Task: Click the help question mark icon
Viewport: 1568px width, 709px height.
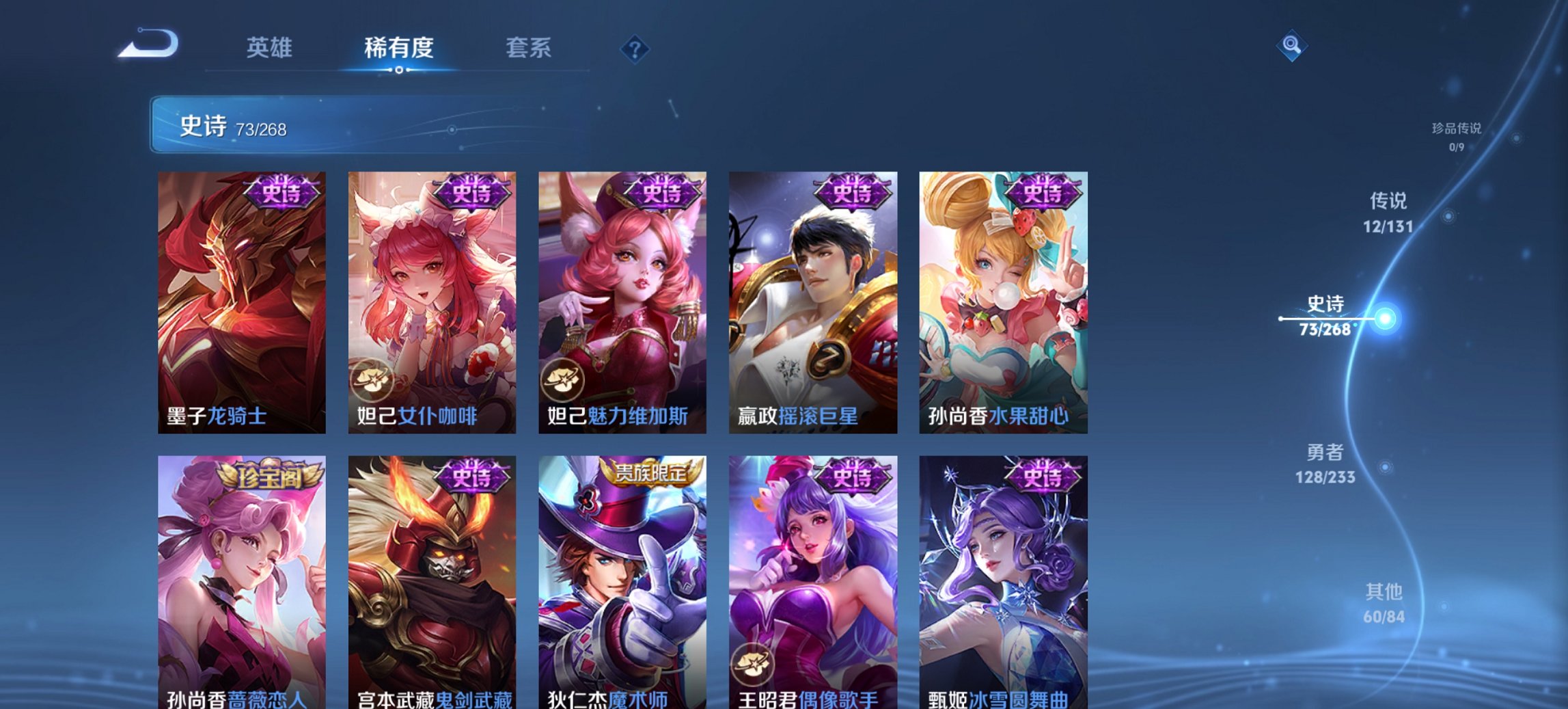Action: click(636, 48)
